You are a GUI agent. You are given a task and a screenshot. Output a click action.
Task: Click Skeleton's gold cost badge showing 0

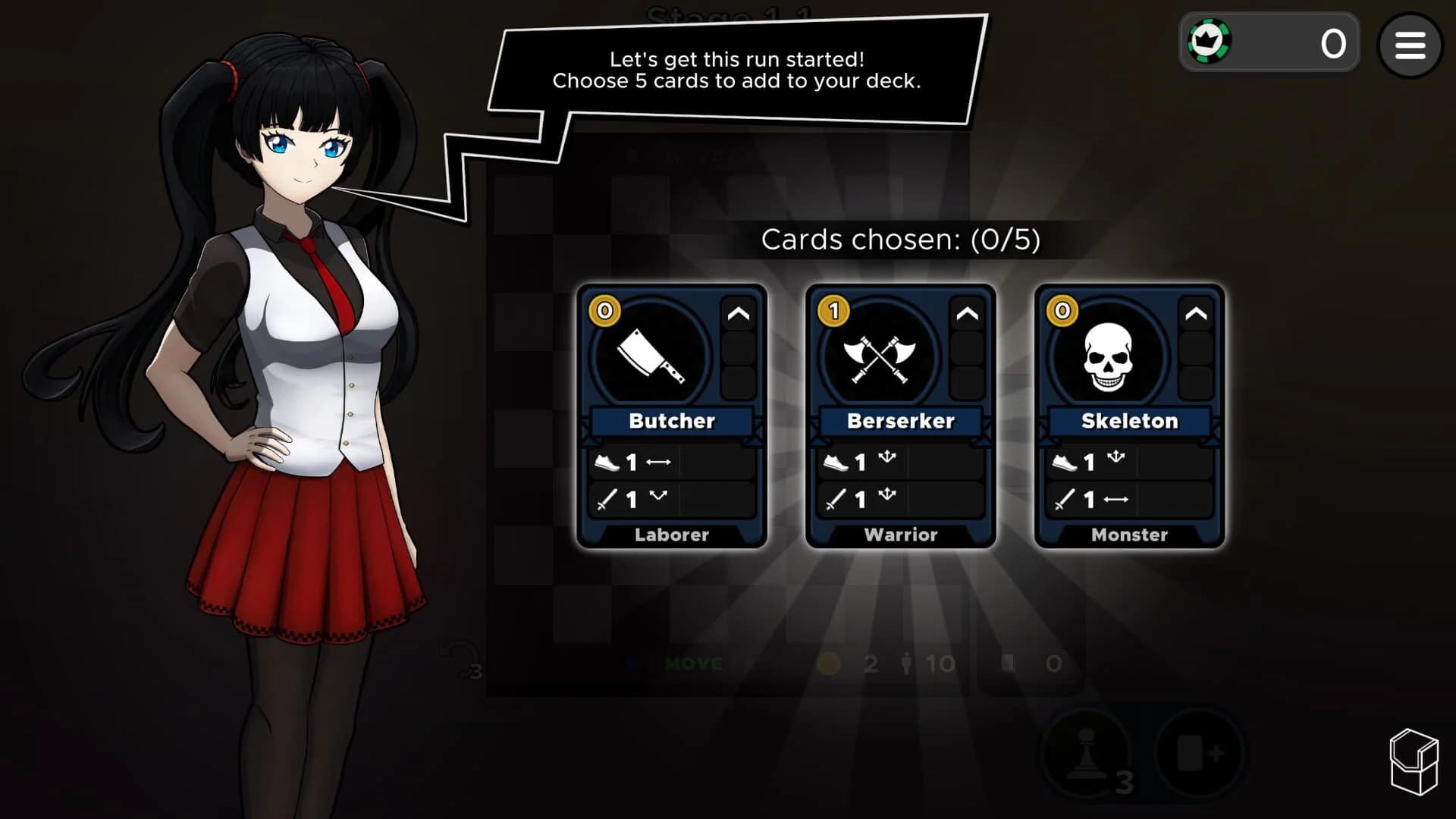pos(1062,311)
